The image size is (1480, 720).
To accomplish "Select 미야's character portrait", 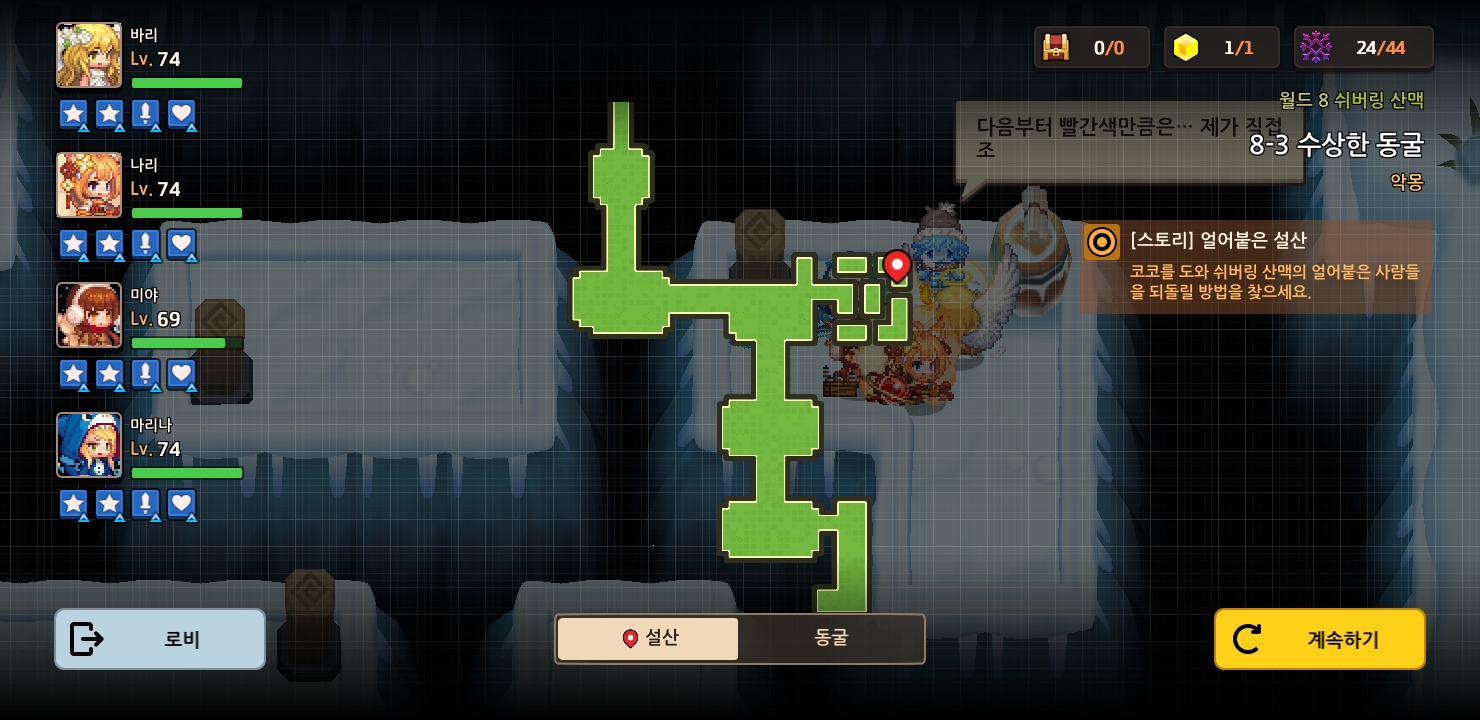I will [x=89, y=315].
